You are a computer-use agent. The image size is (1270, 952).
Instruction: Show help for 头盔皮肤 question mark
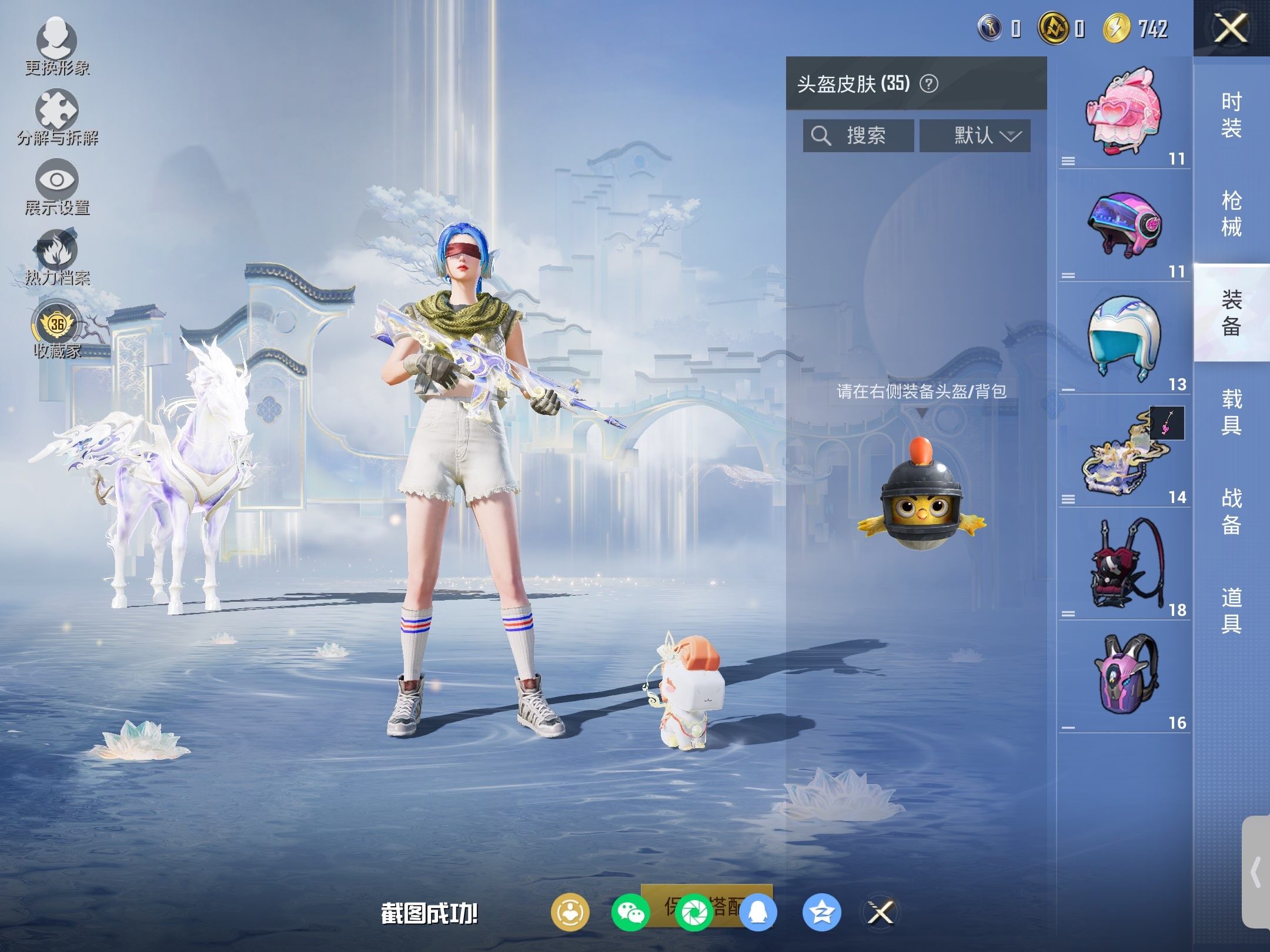point(929,84)
